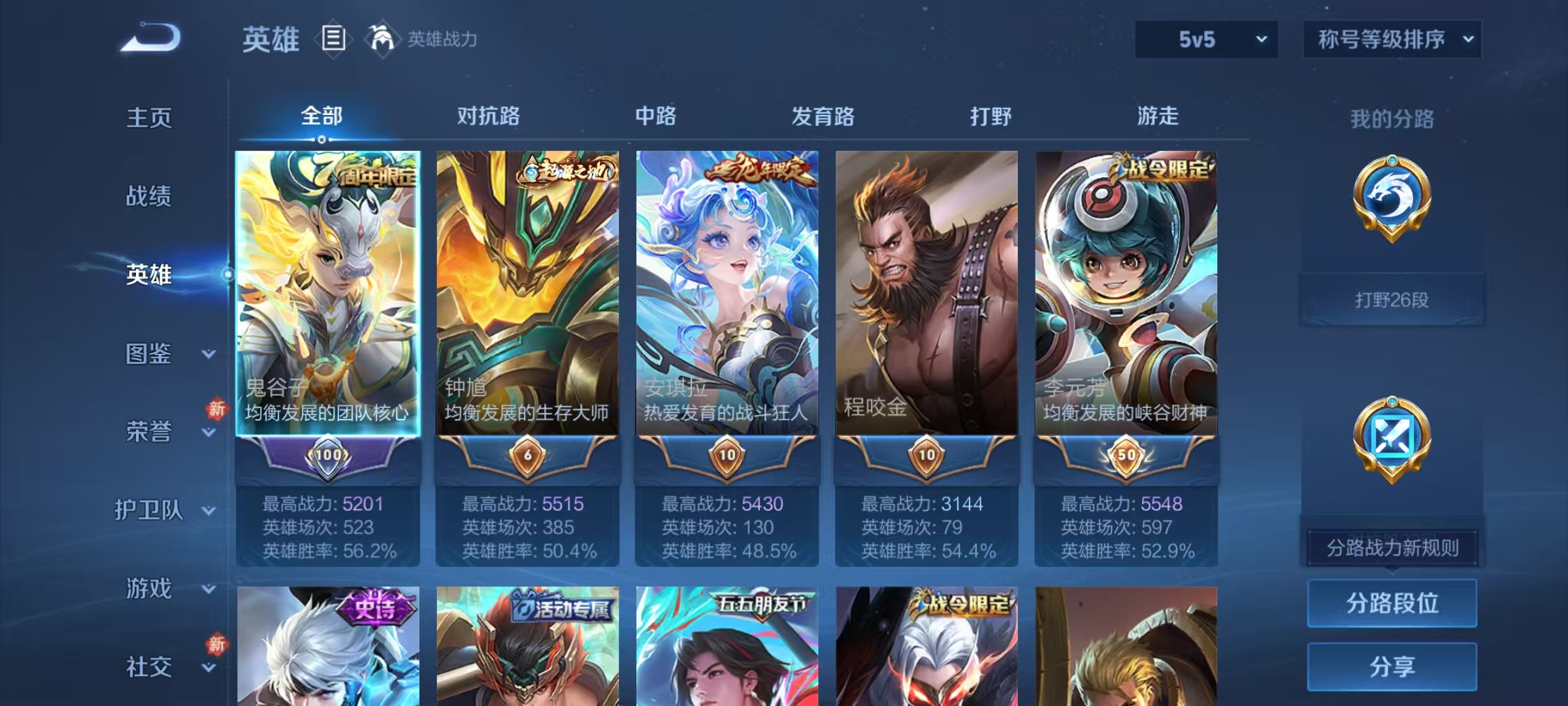The image size is (1568, 706).
Task: Select the 安琪拉 hero card
Action: pyautogui.click(x=728, y=294)
